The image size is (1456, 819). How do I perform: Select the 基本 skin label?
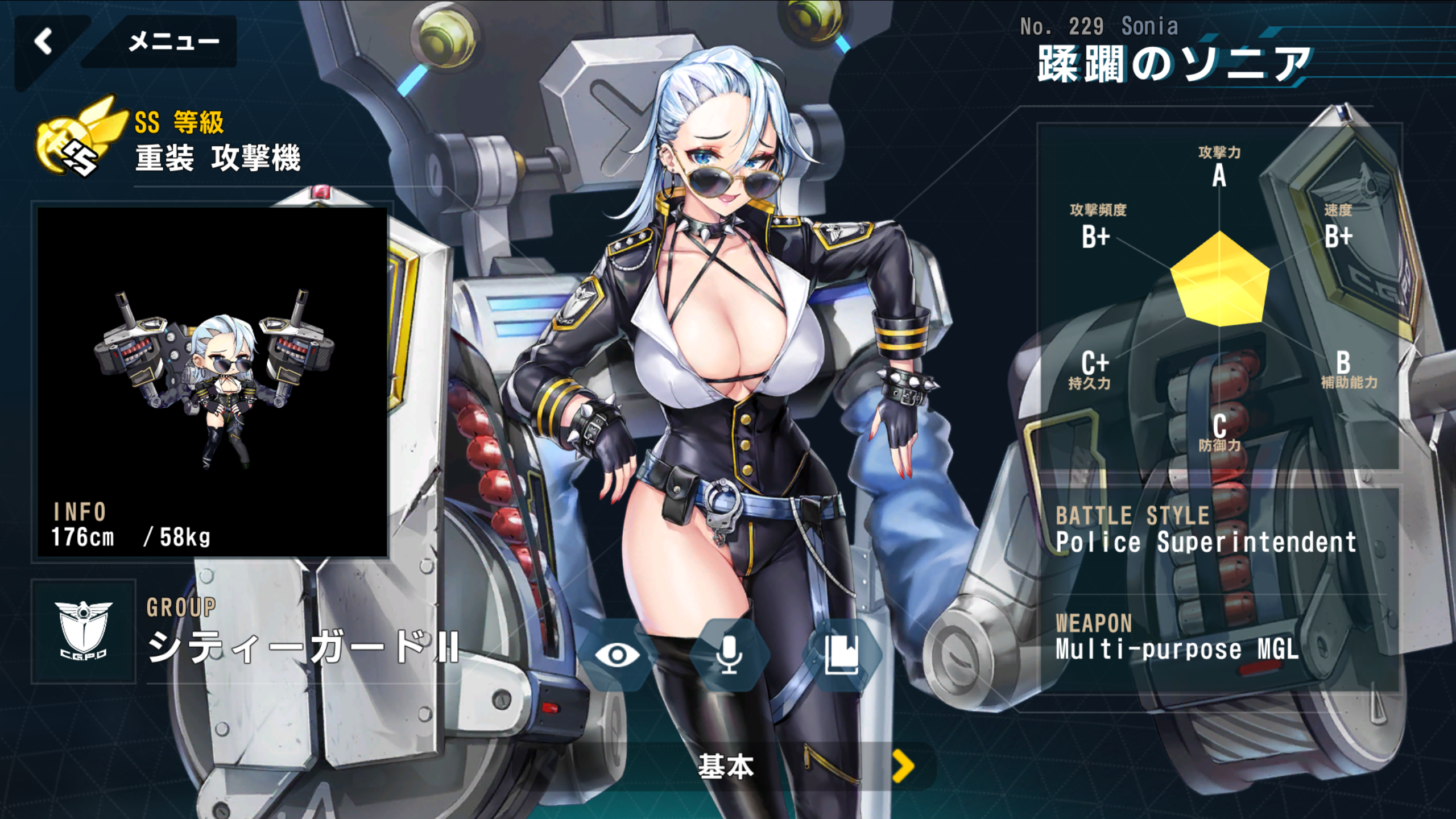click(x=726, y=767)
